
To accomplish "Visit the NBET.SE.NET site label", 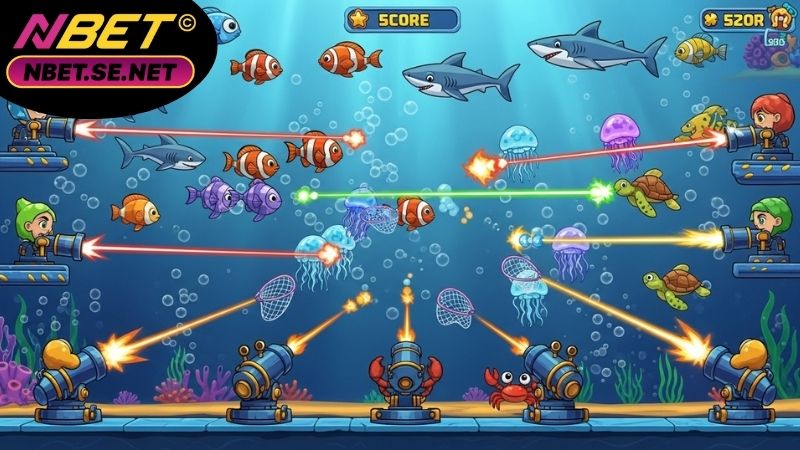I will (99, 72).
